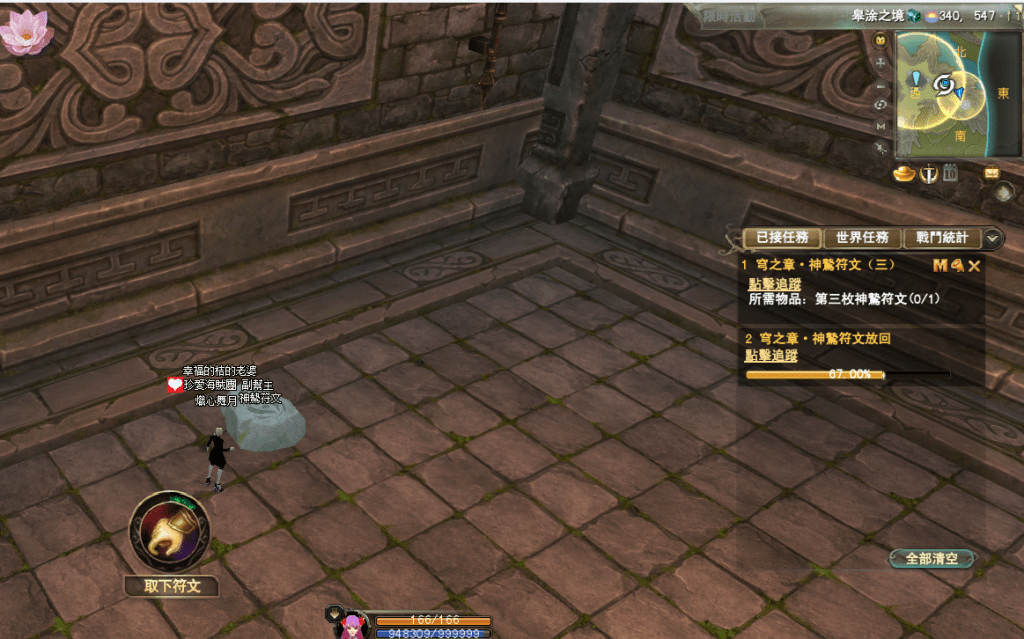The height and width of the screenshot is (639, 1024).
Task: Click the M icon on the first quest
Action: 939,266
